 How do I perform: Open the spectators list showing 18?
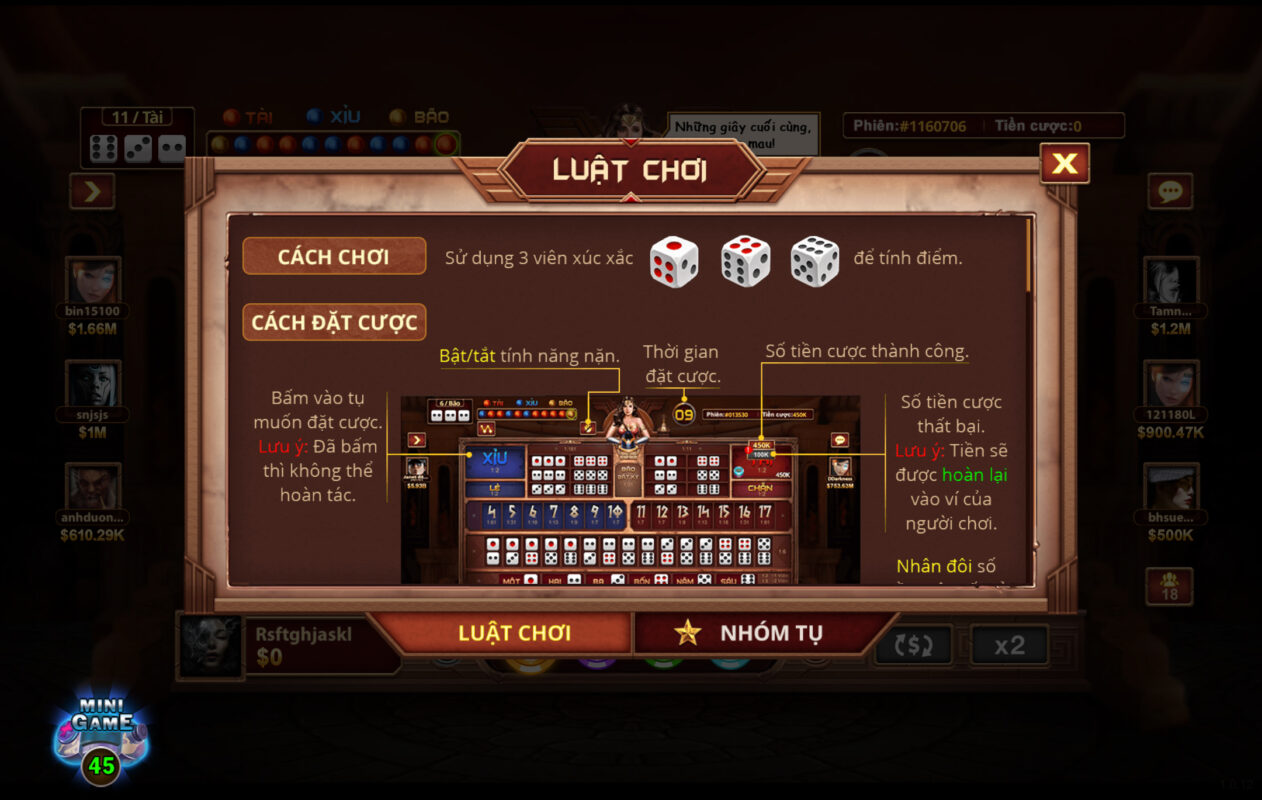1169,585
